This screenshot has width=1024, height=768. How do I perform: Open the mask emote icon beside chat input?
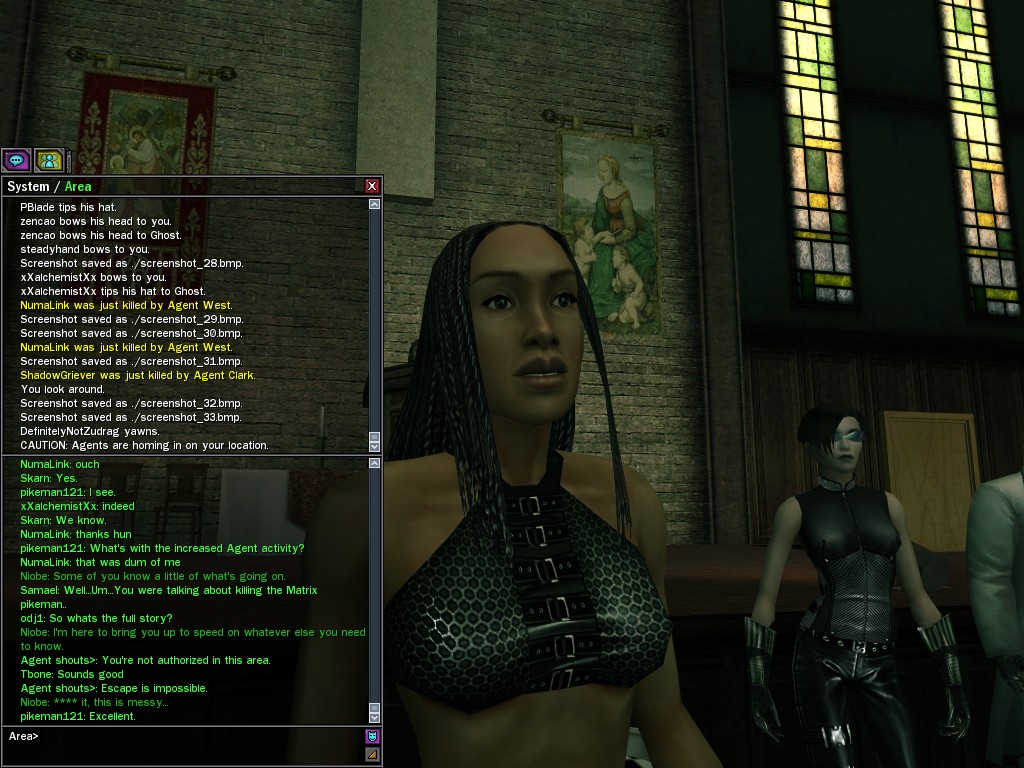click(372, 737)
